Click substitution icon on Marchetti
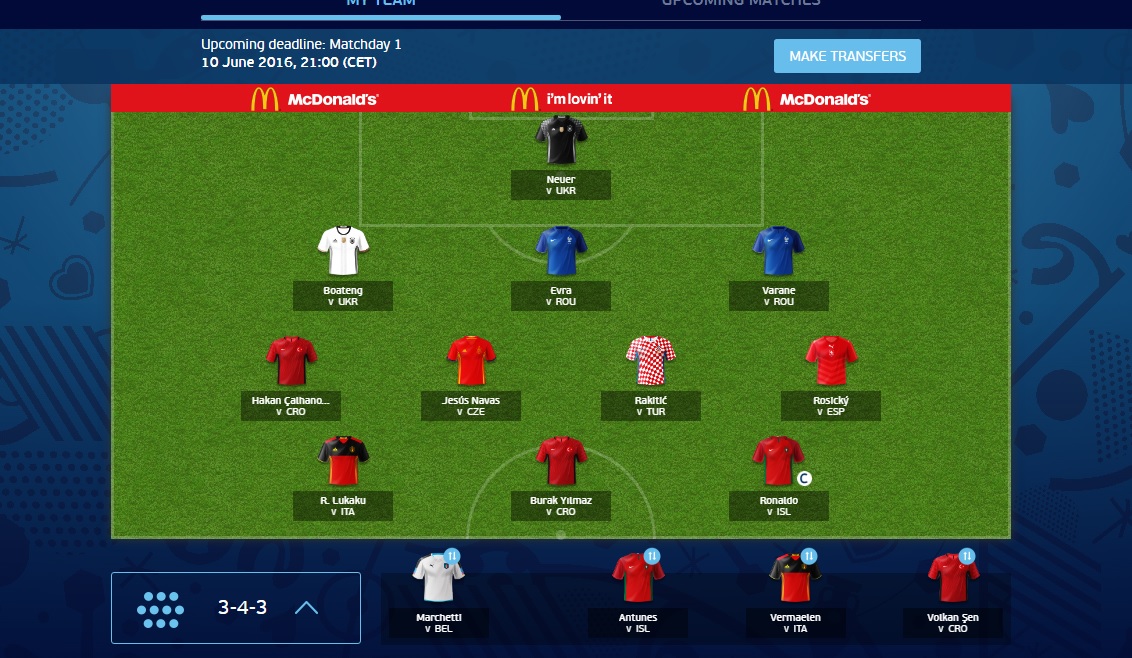This screenshot has height=658, width=1132. point(451,556)
